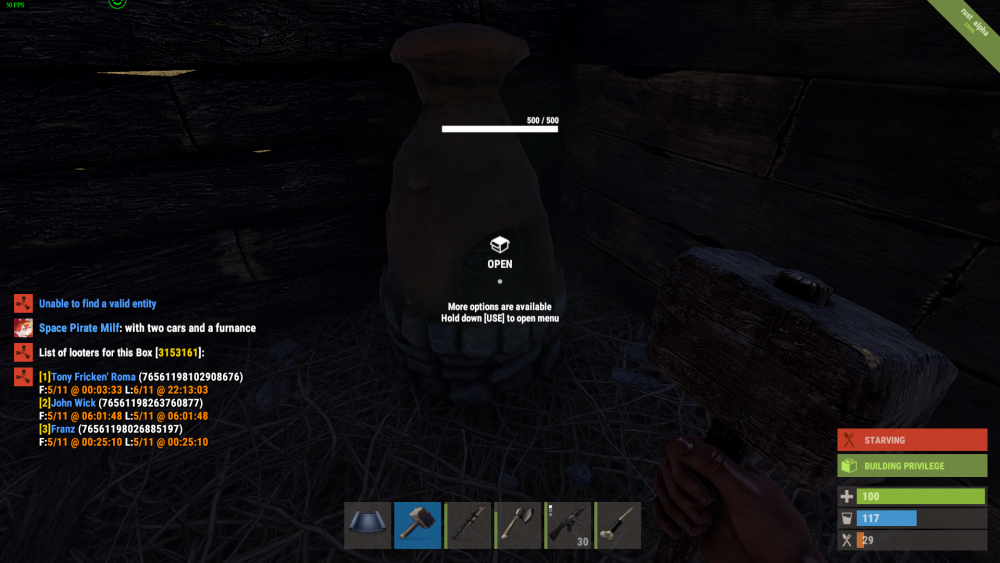Select the hammer hotbar slot
The image size is (1000, 563).
pyautogui.click(x=417, y=525)
